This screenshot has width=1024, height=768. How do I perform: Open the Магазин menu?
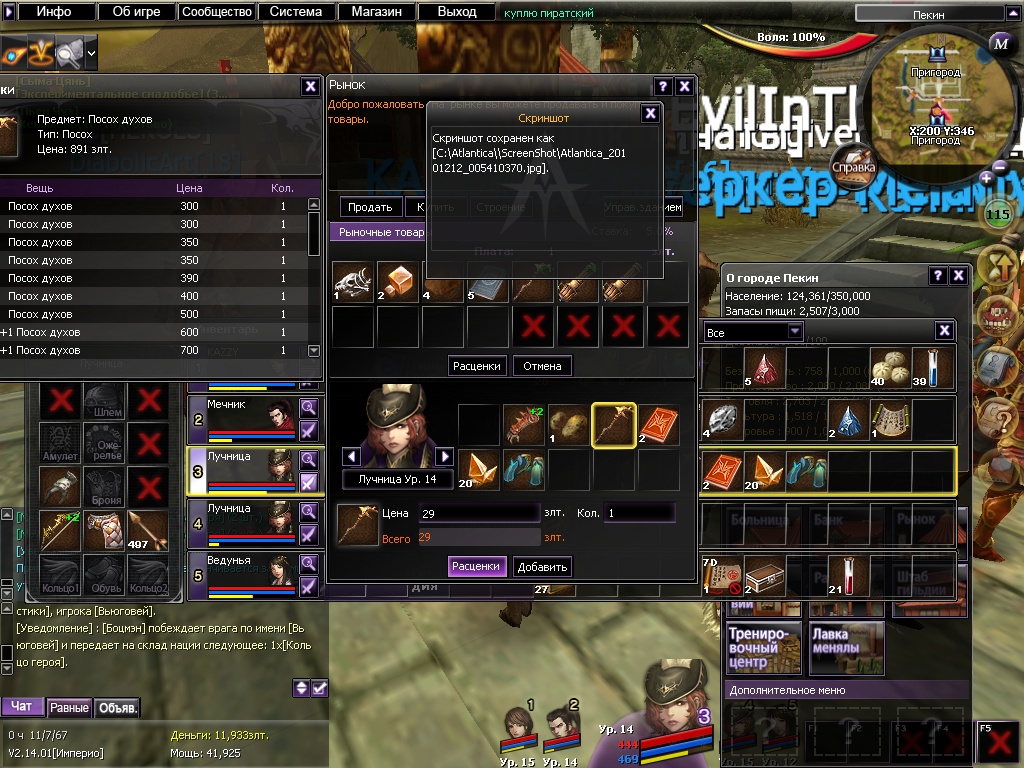click(x=376, y=12)
